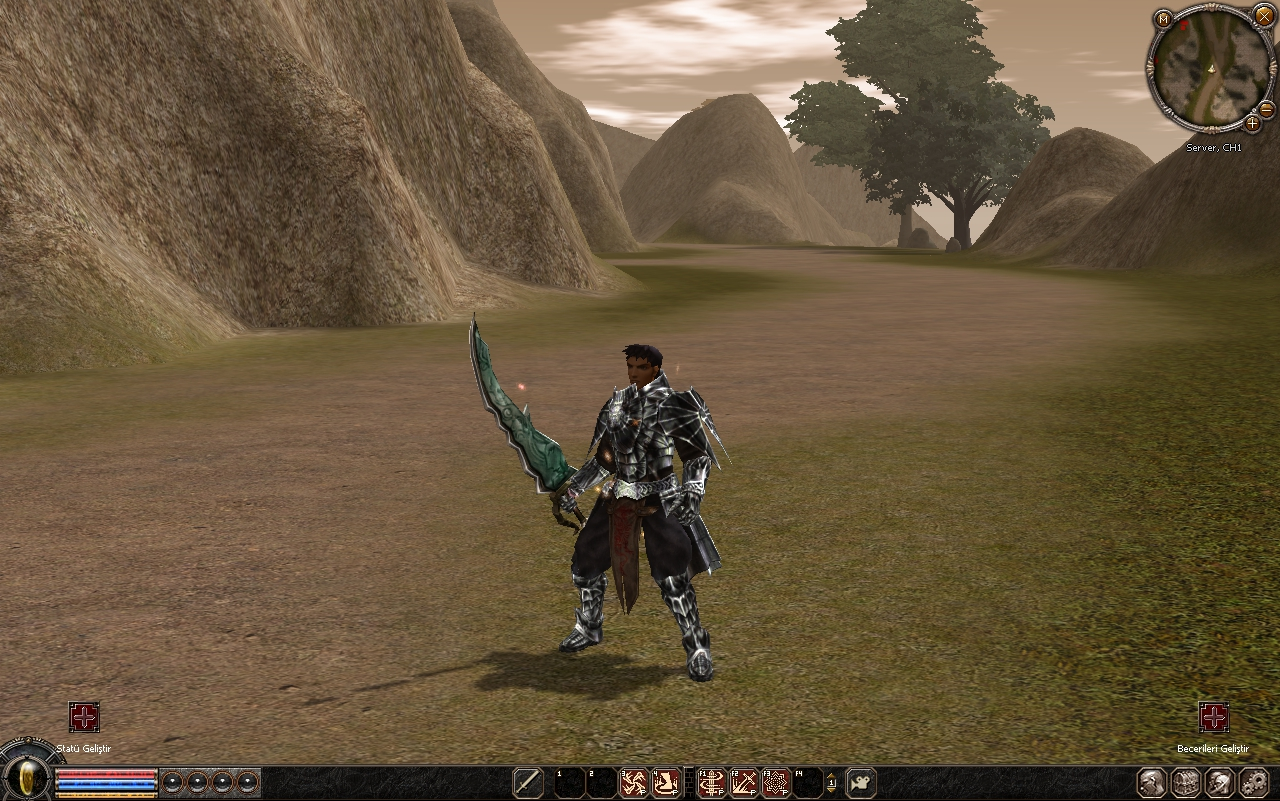
Task: Trigger the F2 sword strike skill
Action: coord(744,782)
